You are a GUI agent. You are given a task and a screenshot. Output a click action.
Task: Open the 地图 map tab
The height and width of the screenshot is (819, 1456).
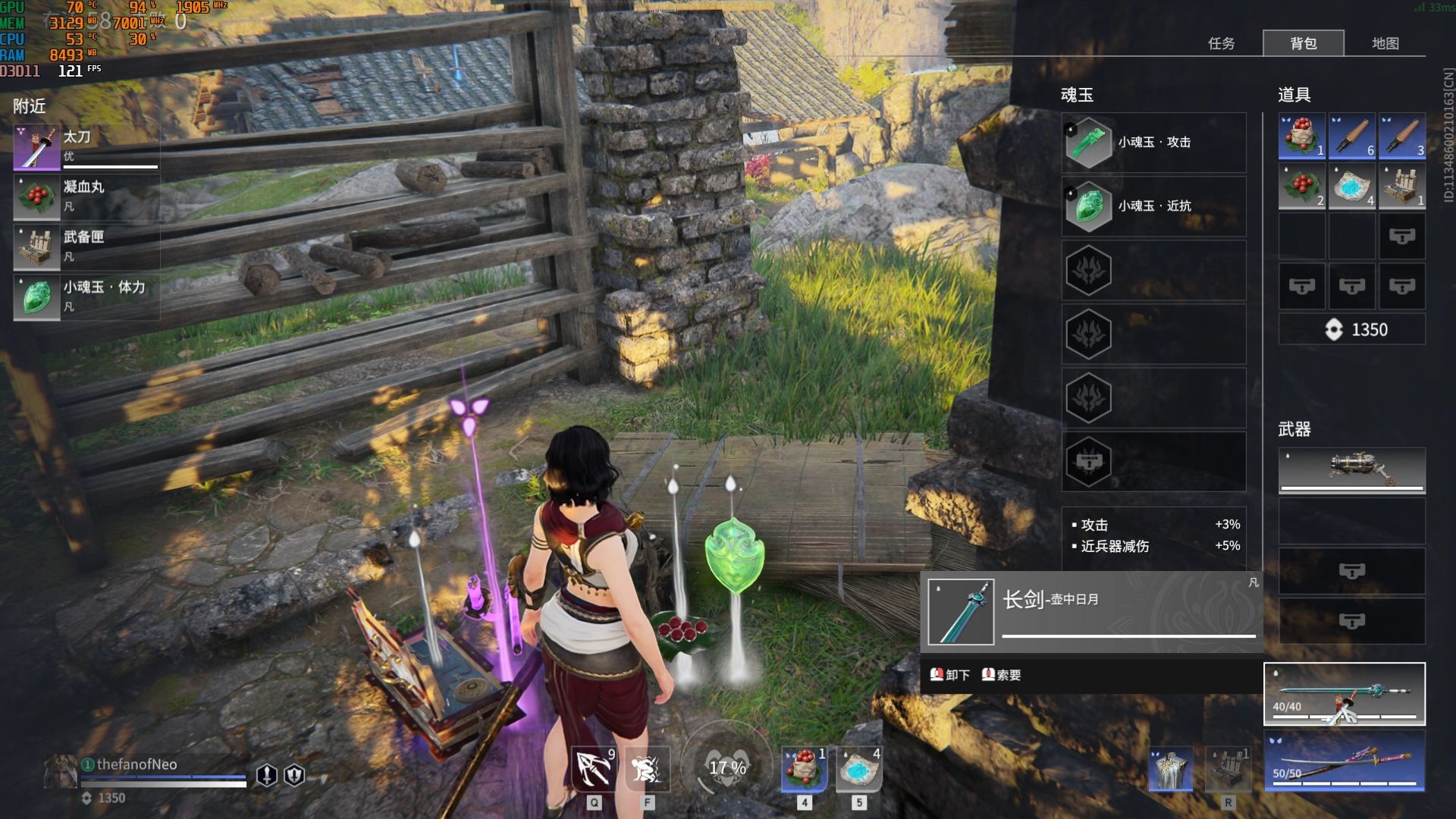[1385, 43]
